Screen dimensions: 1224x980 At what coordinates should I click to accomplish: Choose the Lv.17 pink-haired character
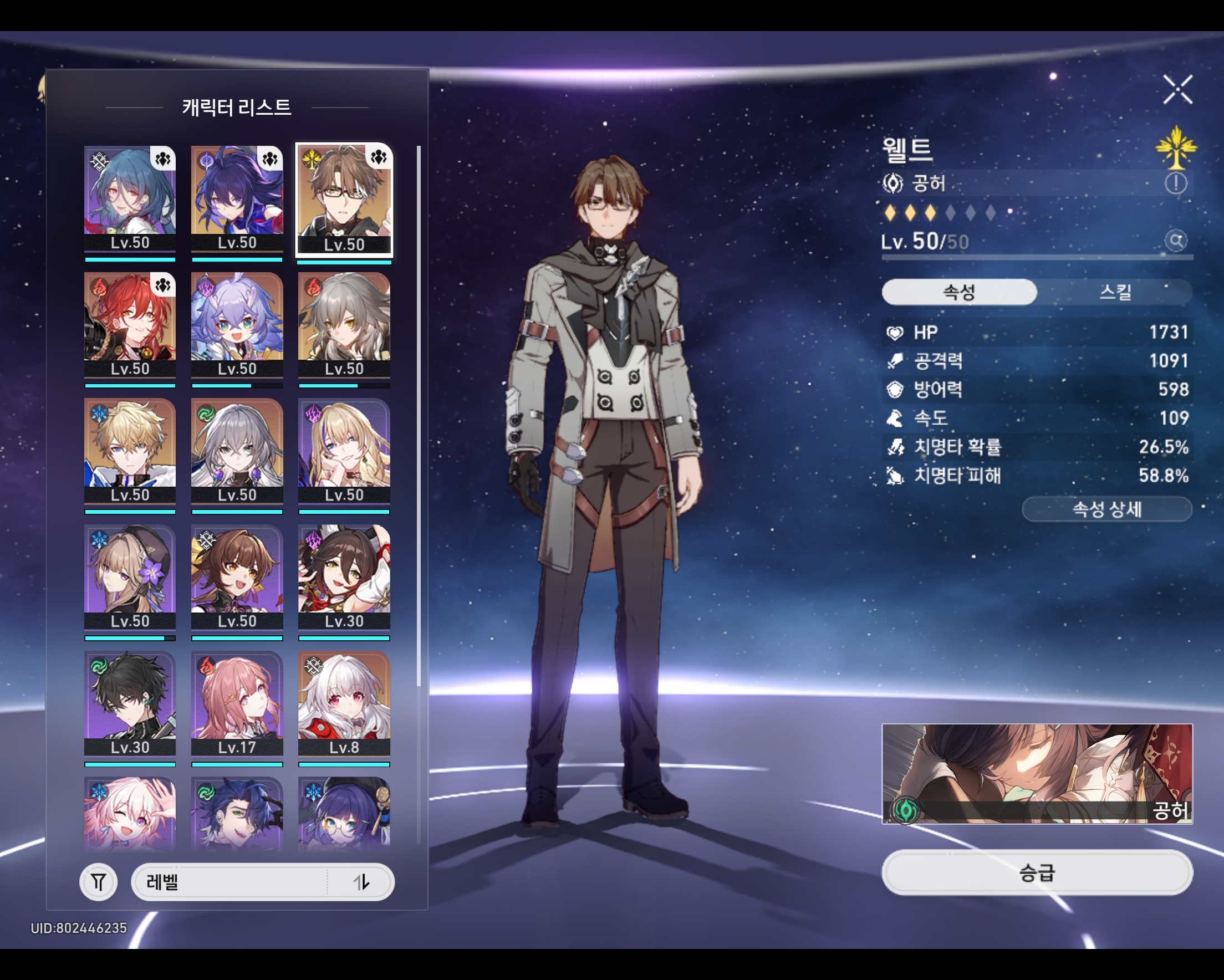point(237,703)
